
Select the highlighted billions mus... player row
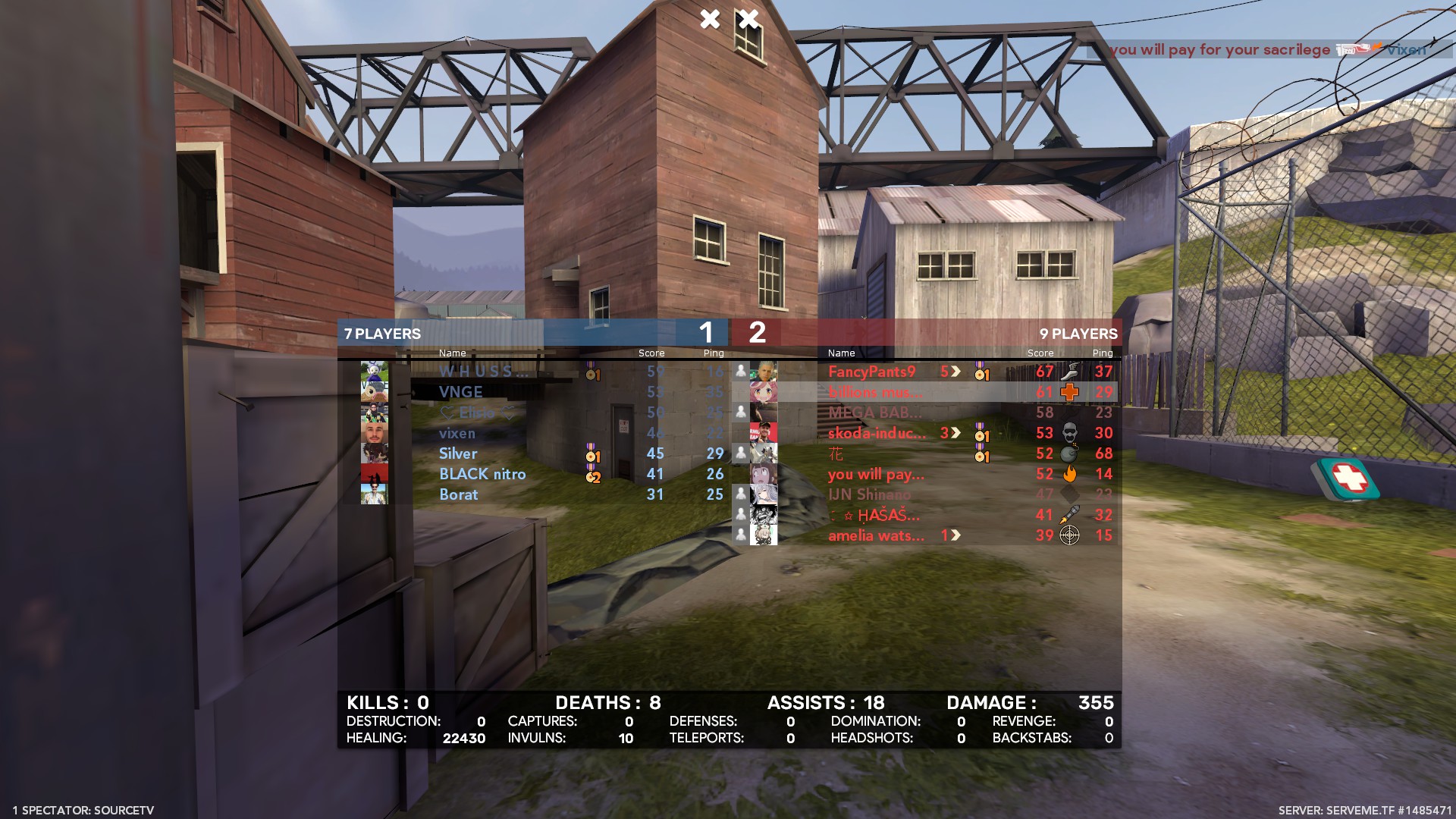click(x=875, y=392)
